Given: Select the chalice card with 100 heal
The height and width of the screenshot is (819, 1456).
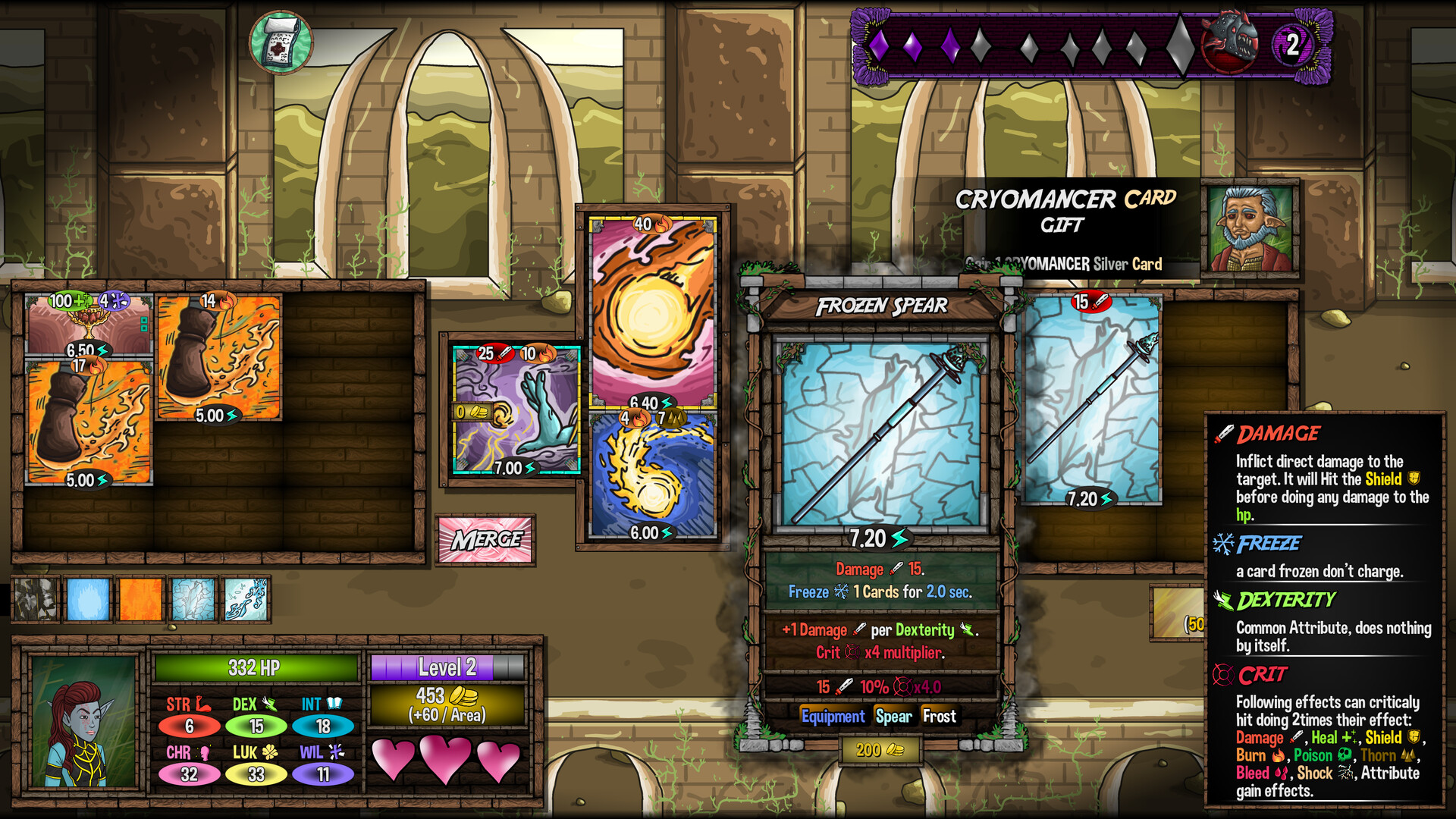Looking at the screenshot, I should 89,324.
